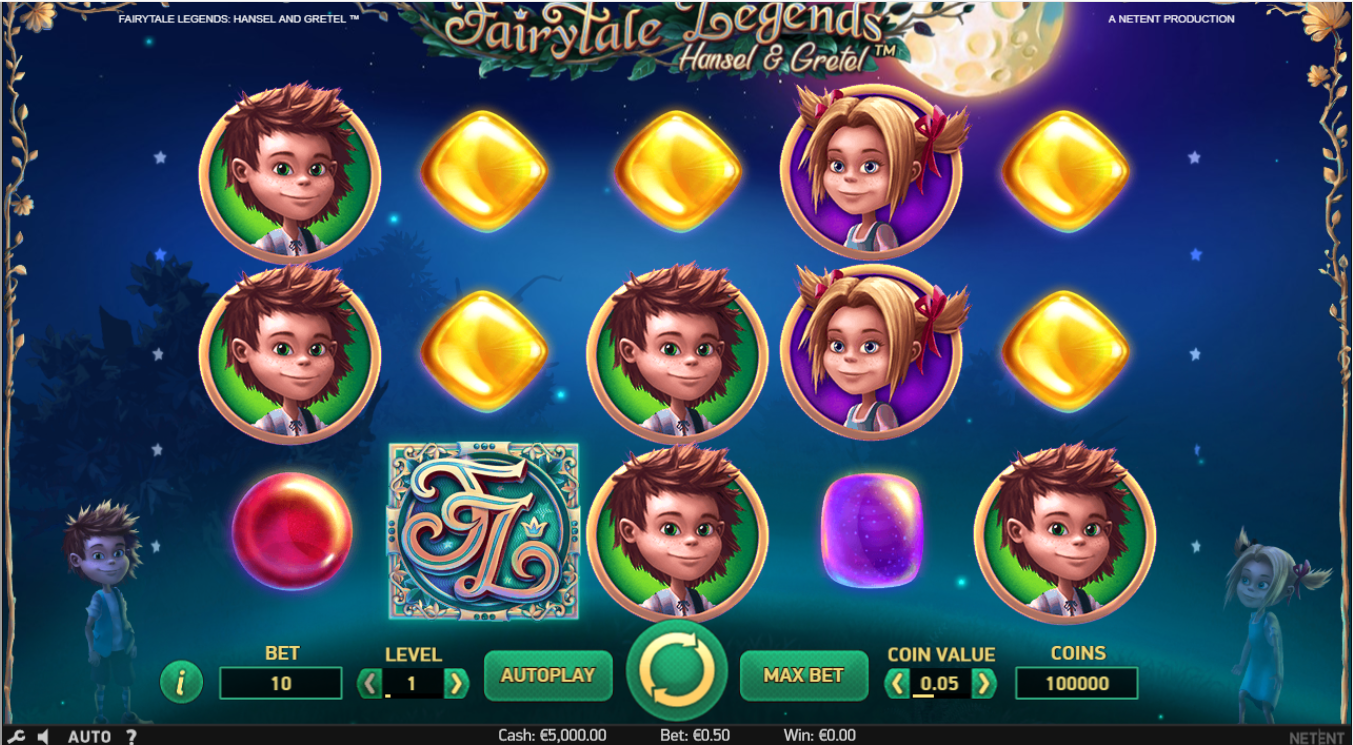1353x745 pixels.
Task: Raise the coin value
Action: 985,684
